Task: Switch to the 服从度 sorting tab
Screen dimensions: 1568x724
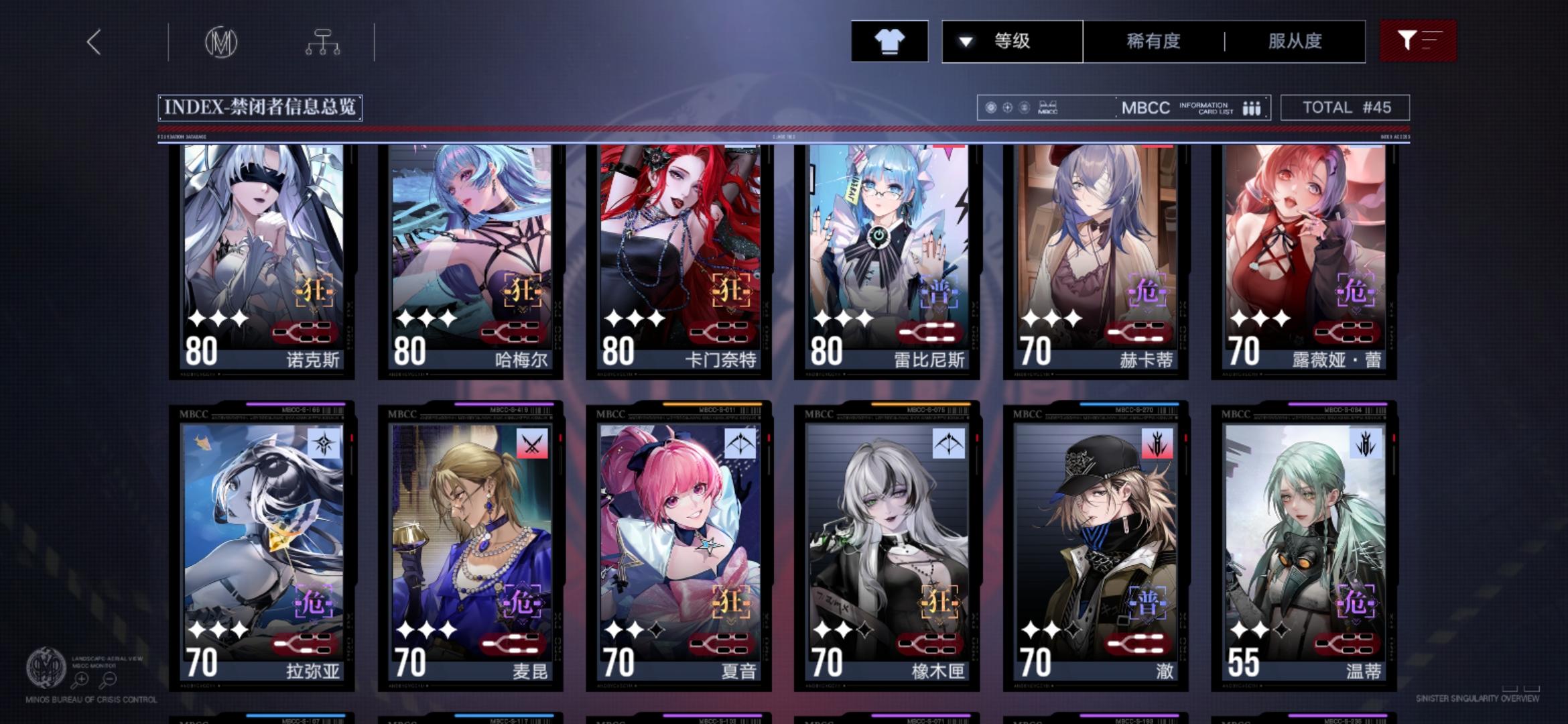Action: (x=1293, y=42)
